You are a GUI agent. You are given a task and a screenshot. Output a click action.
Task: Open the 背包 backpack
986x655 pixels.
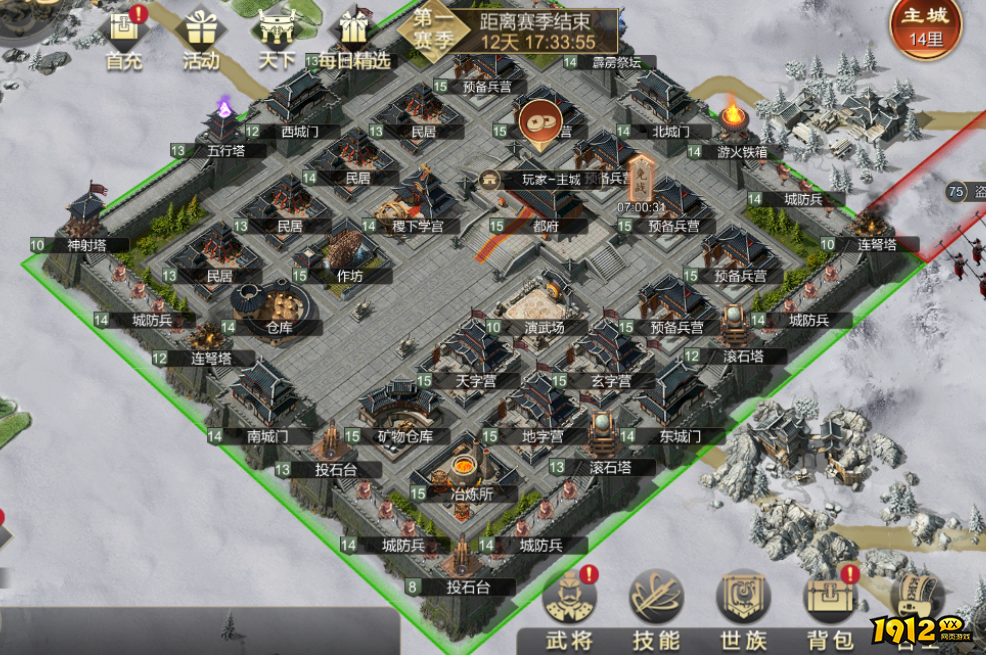pyautogui.click(x=830, y=611)
